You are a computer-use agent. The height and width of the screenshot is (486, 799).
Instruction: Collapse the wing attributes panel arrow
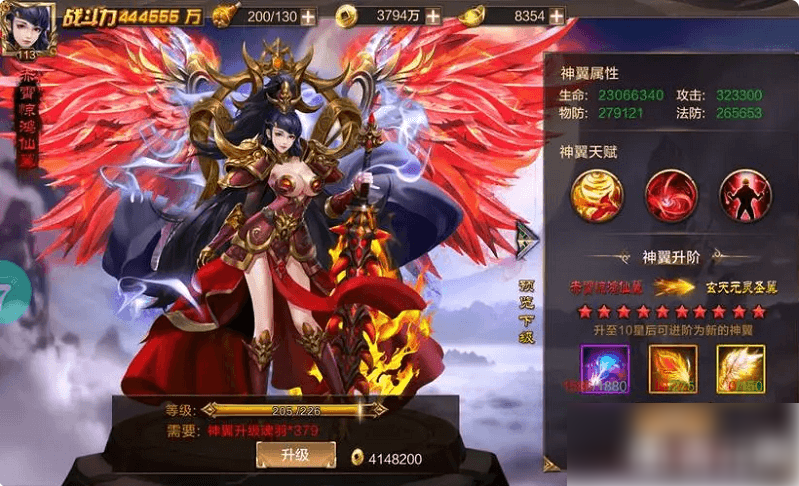526,239
